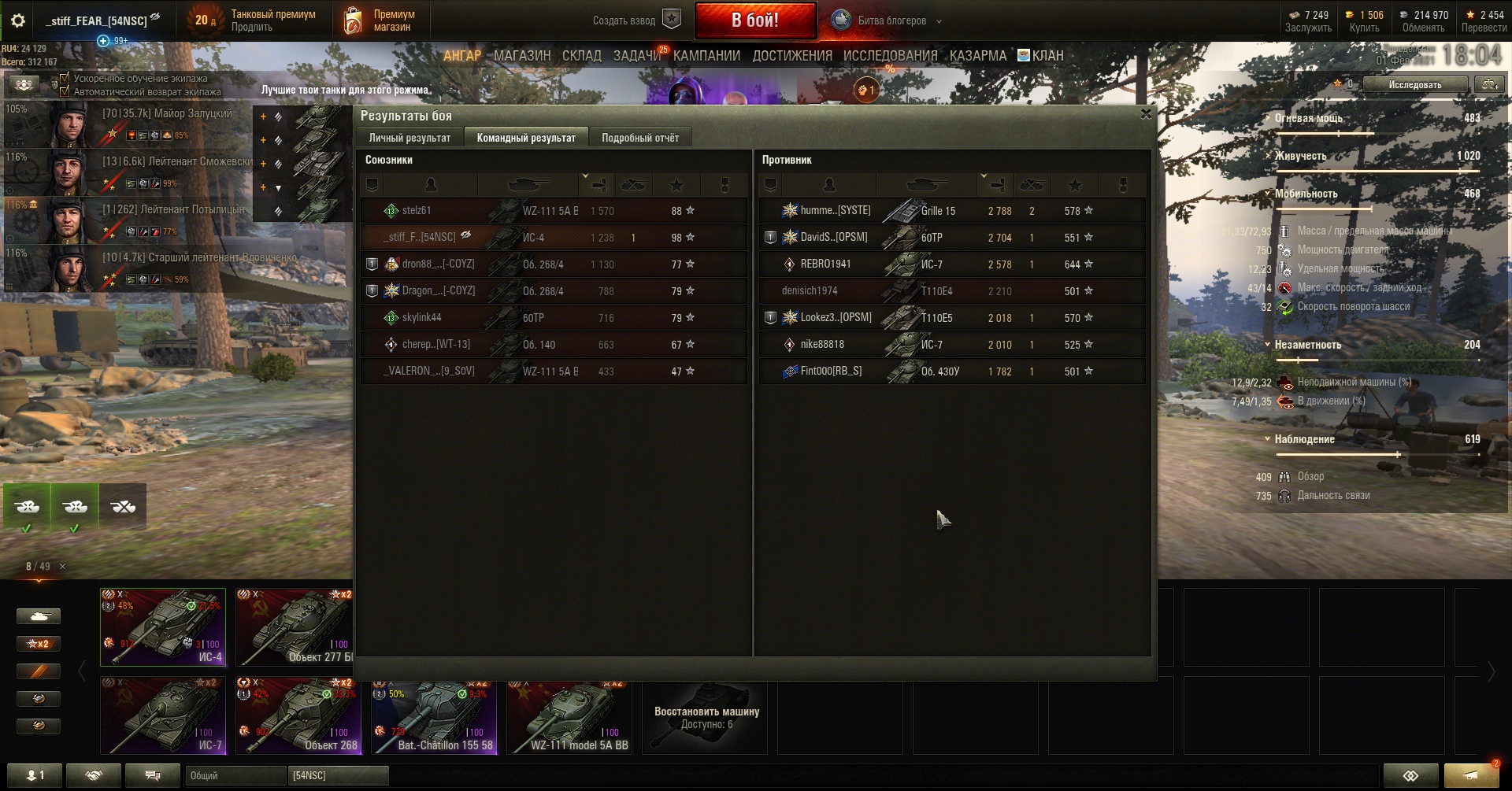Go to the СКЛАД section
1512x791 pixels.
(x=581, y=56)
